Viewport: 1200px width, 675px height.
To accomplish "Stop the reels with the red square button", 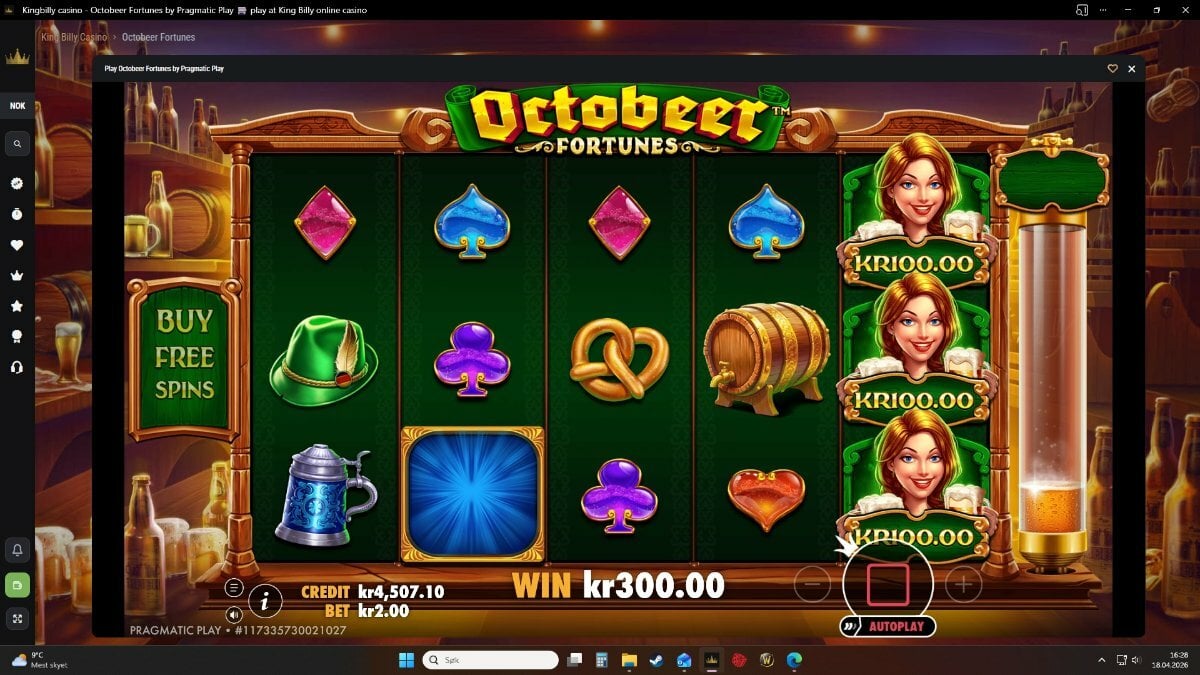I will 888,584.
